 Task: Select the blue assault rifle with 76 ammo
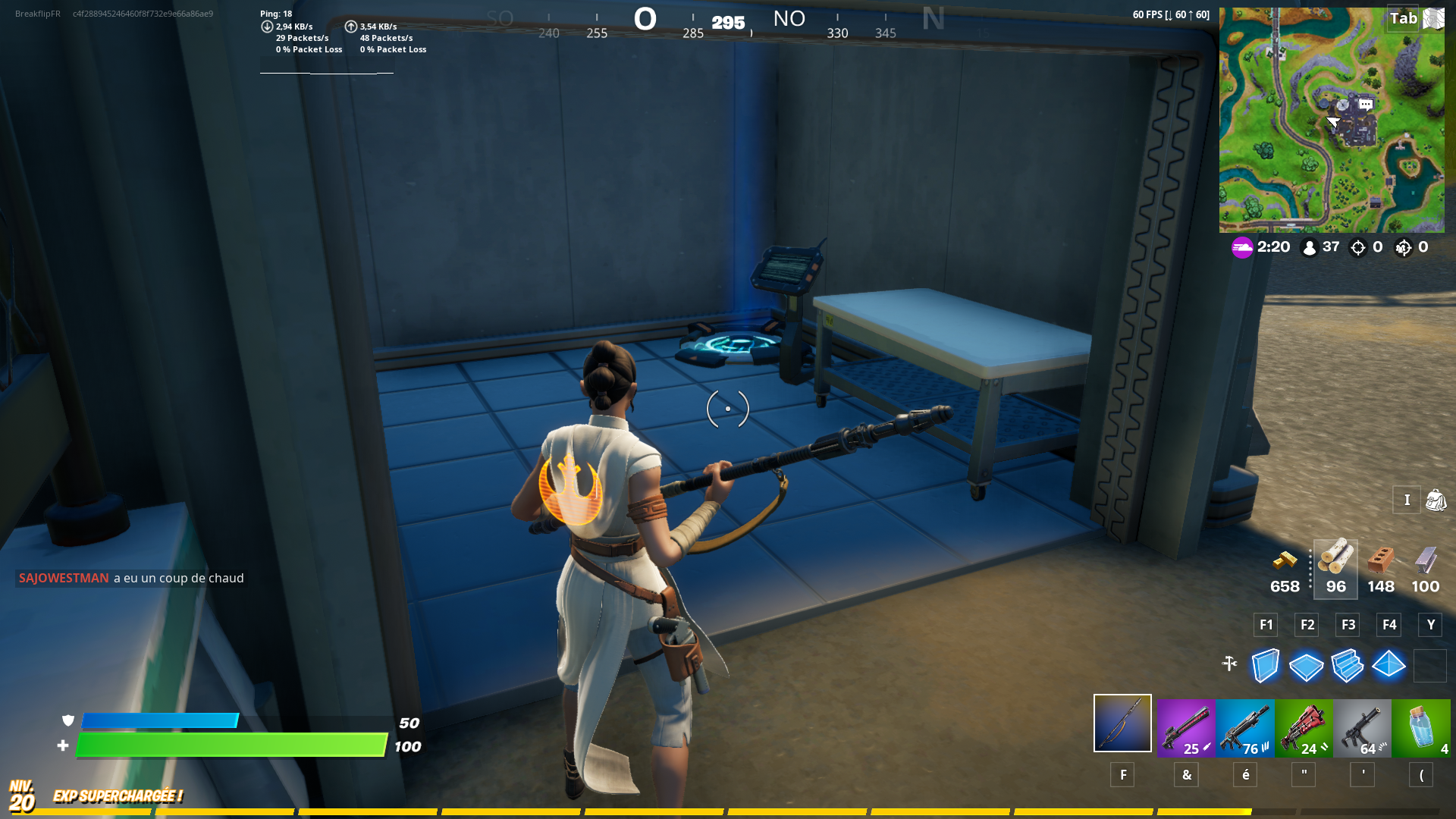(x=1244, y=726)
